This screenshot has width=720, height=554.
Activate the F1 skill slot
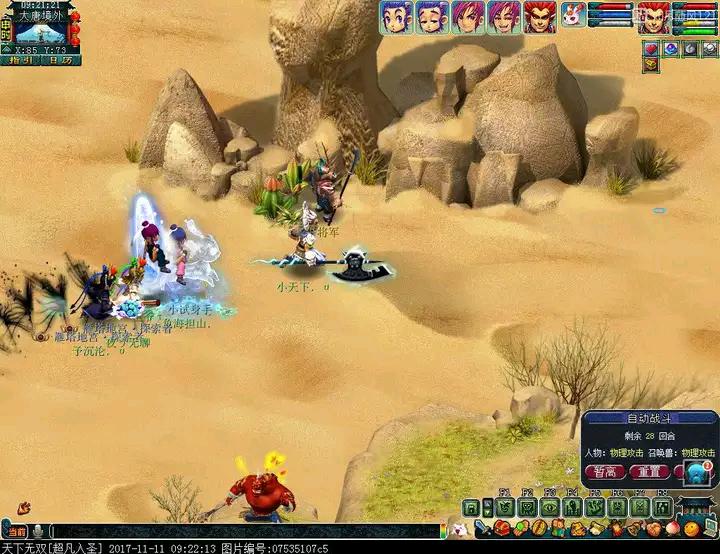(504, 507)
